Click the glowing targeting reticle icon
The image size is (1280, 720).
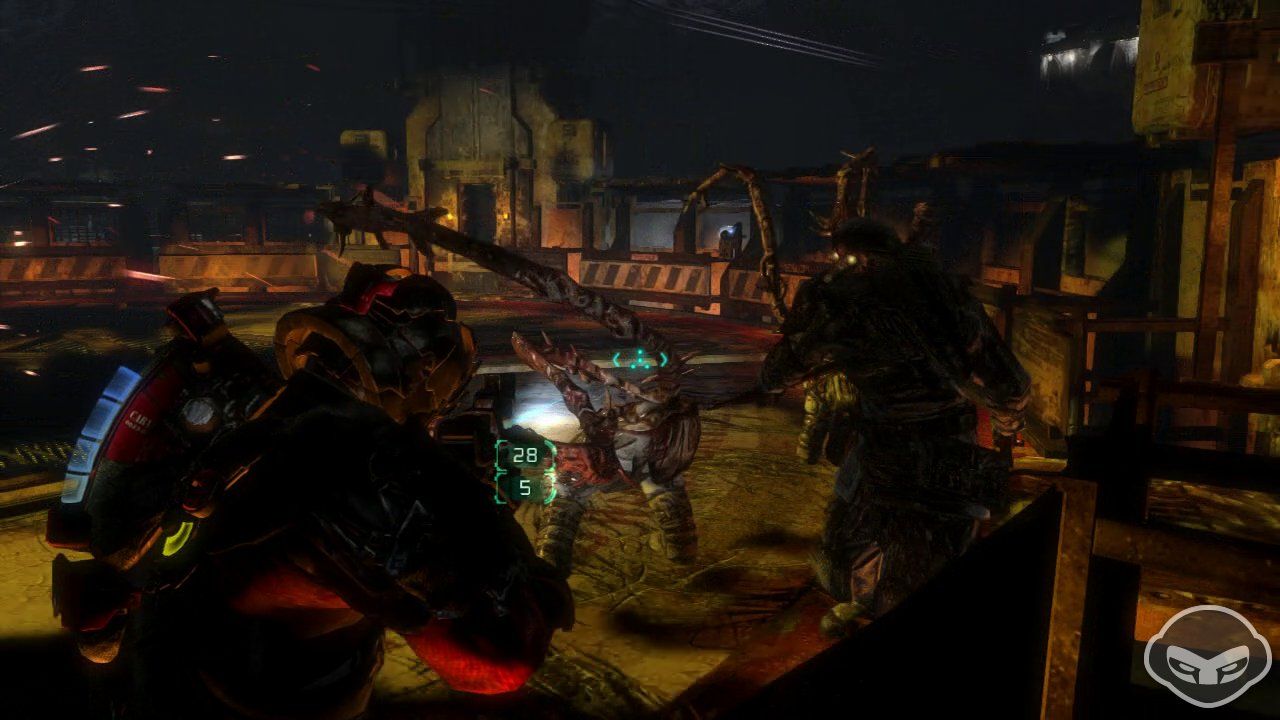pos(640,360)
